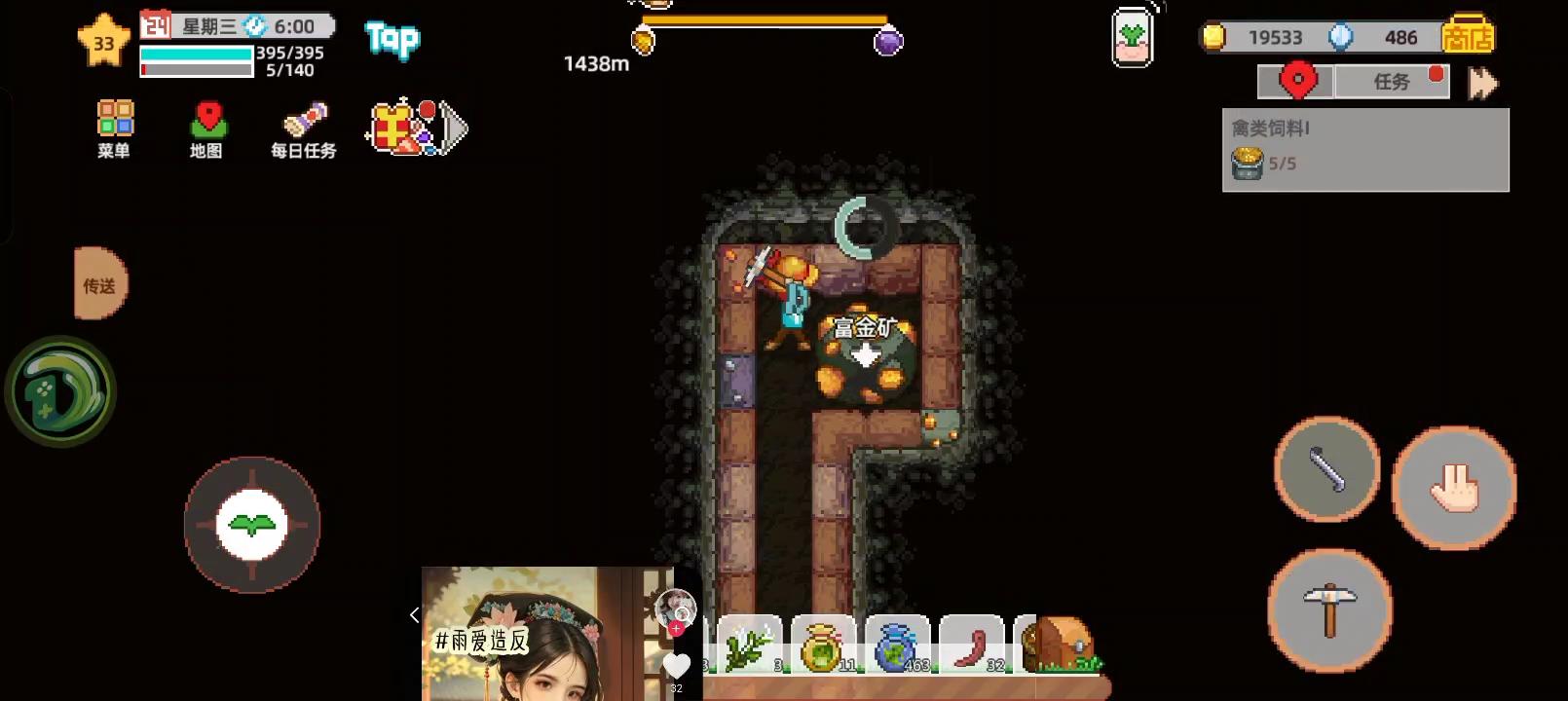Collapse the quest panel with the arrow chevron

coord(1481,84)
